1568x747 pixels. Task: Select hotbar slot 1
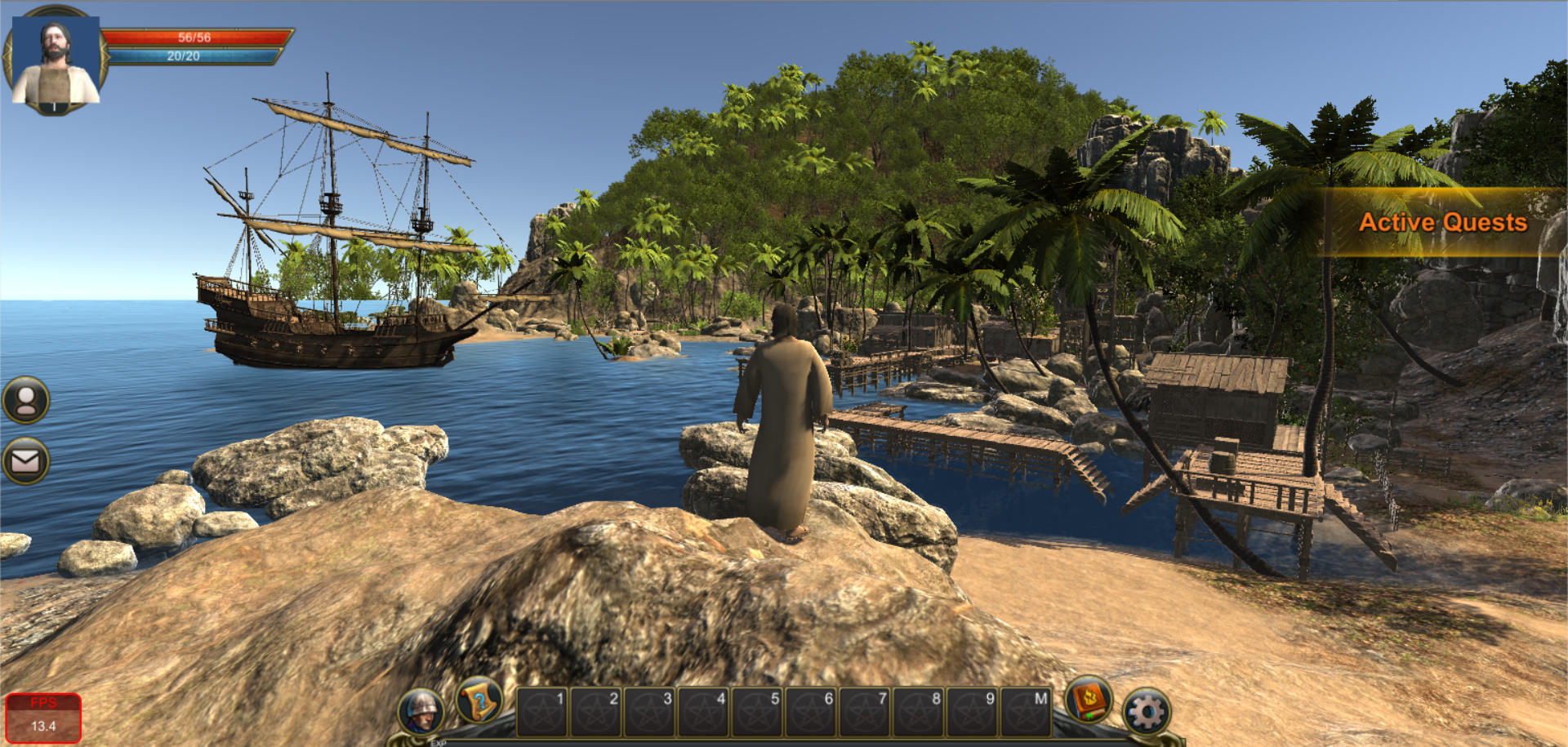[541, 712]
